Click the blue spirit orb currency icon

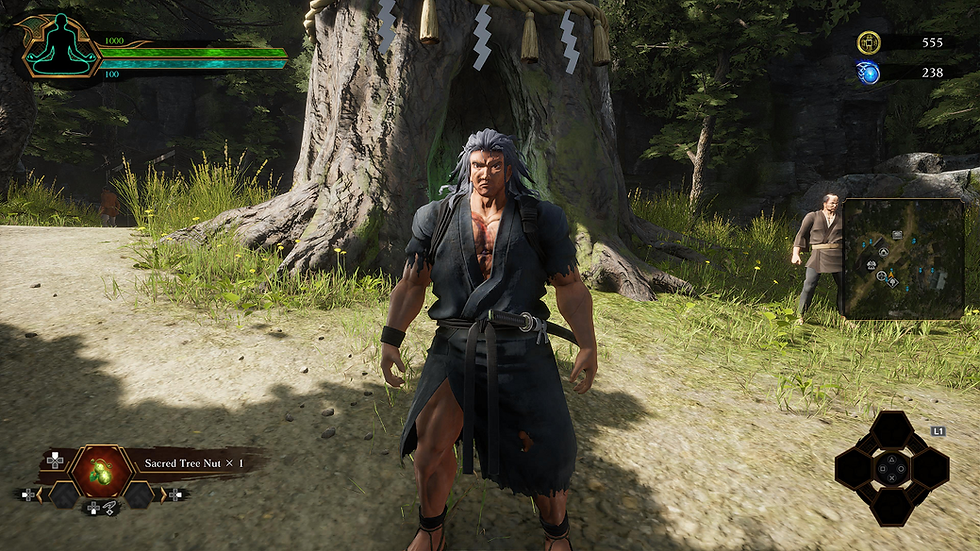[868, 72]
